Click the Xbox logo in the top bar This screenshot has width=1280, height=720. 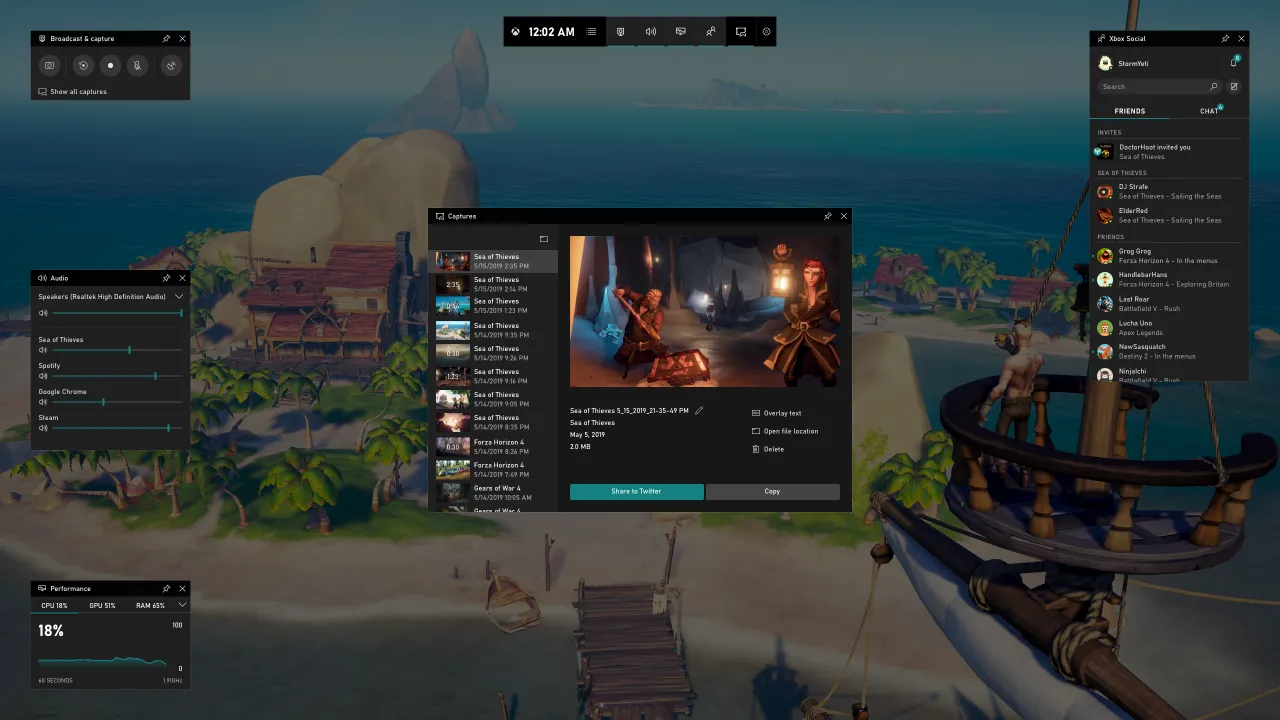(x=515, y=31)
